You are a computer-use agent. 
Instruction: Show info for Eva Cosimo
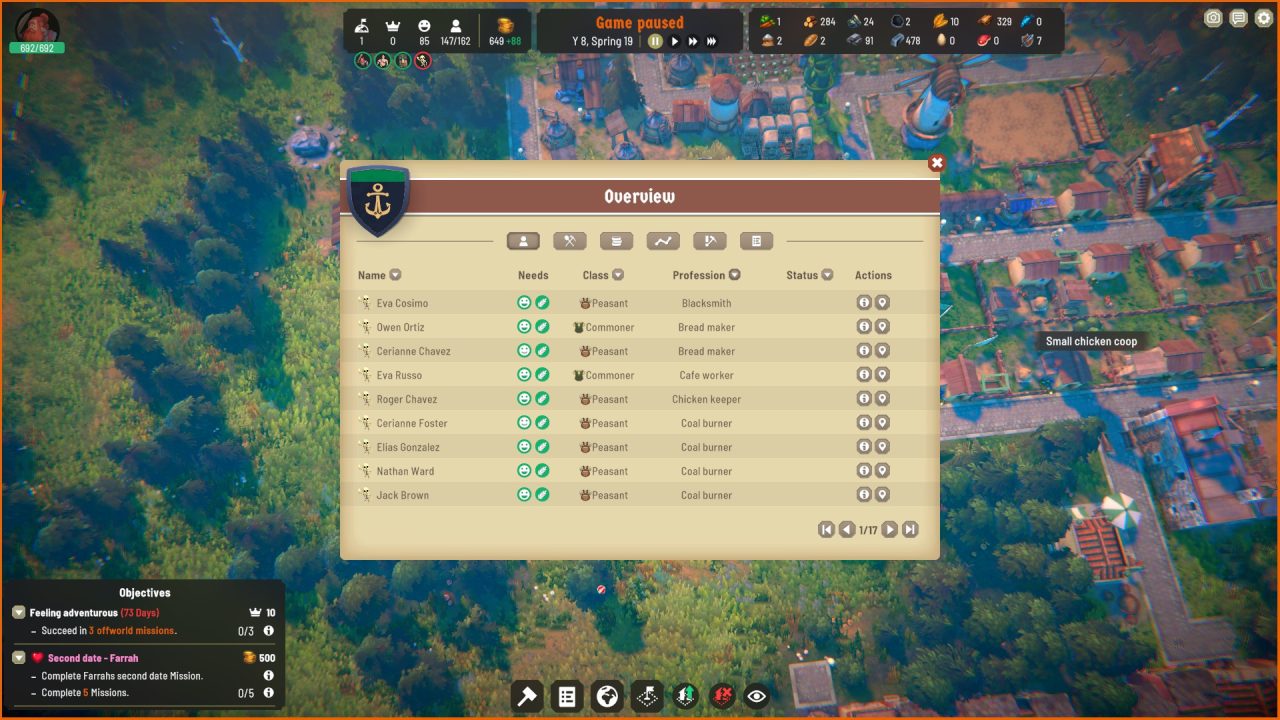pyautogui.click(x=864, y=303)
